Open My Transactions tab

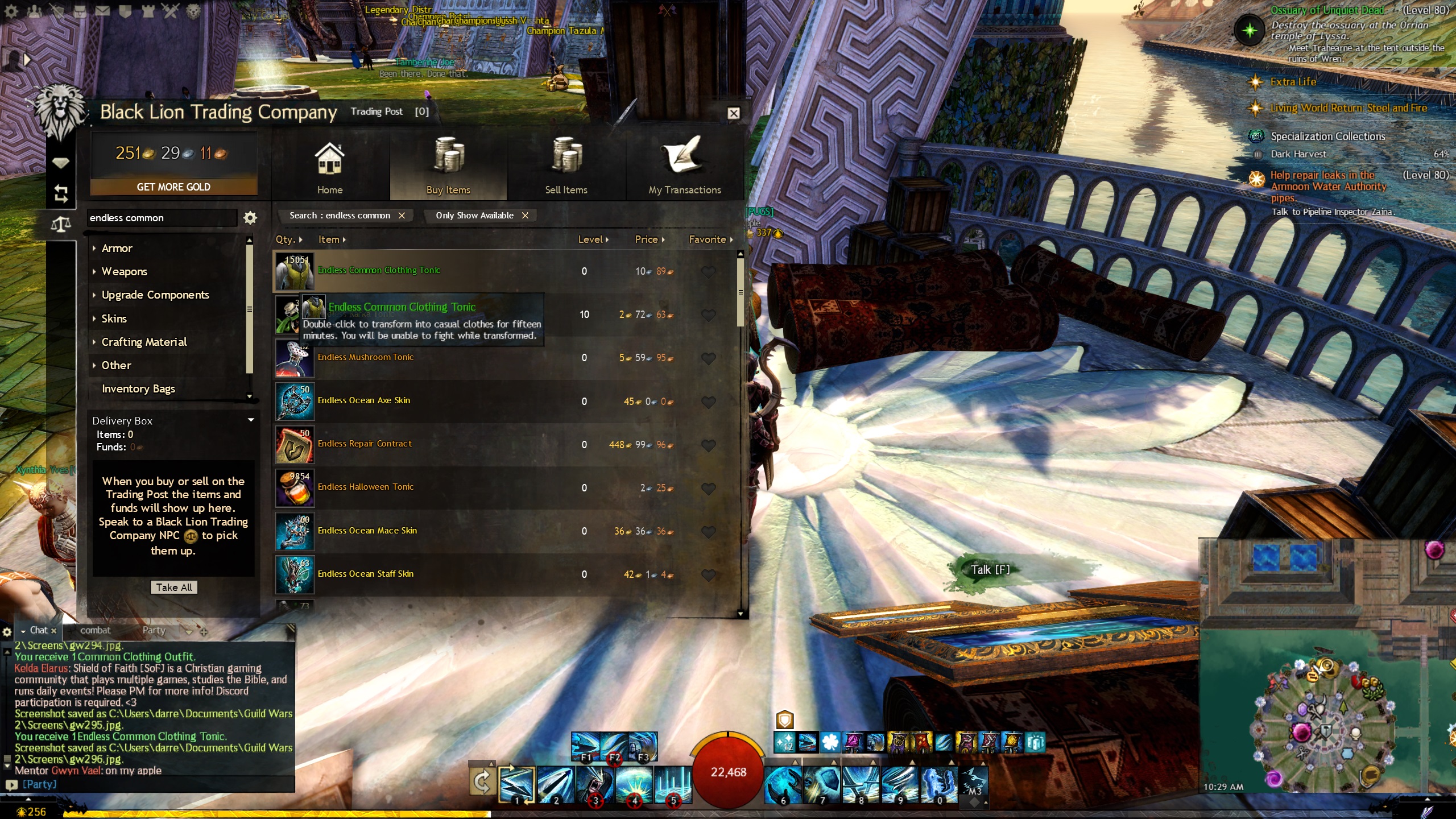(x=684, y=168)
